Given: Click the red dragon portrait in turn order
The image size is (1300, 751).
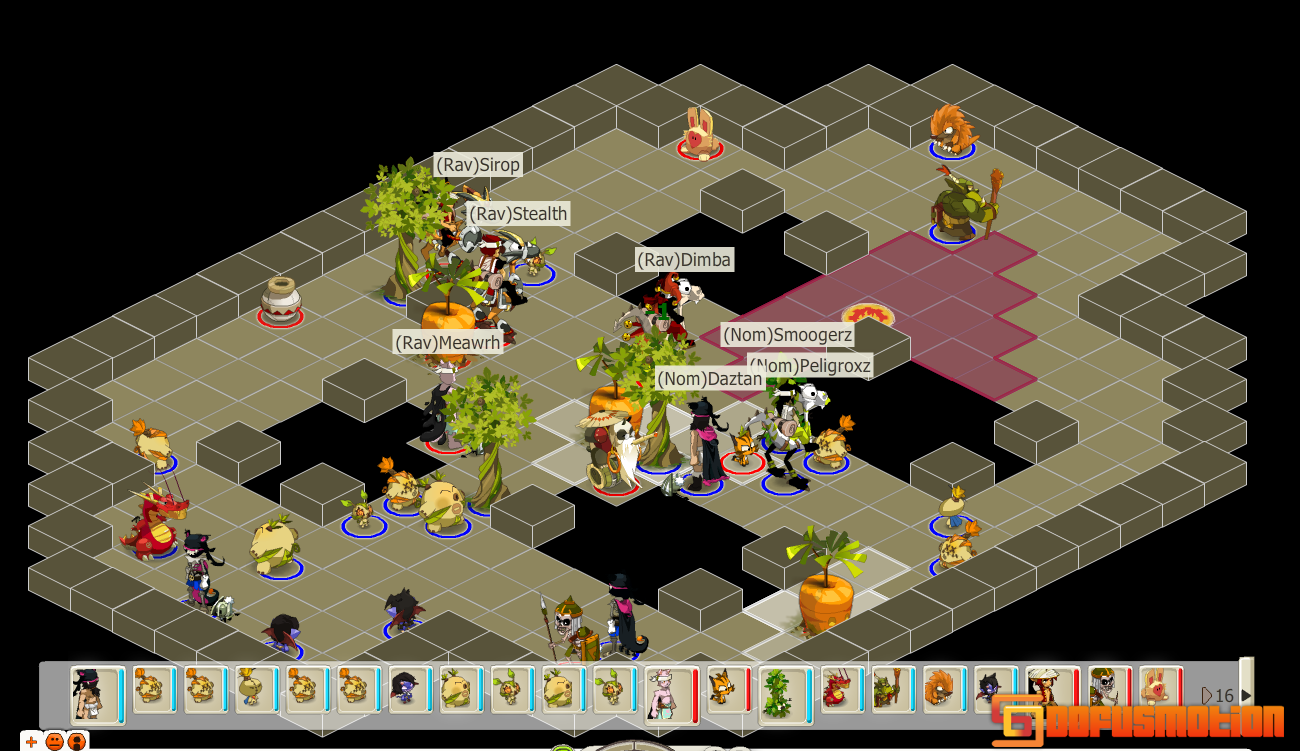Looking at the screenshot, I should point(838,690).
